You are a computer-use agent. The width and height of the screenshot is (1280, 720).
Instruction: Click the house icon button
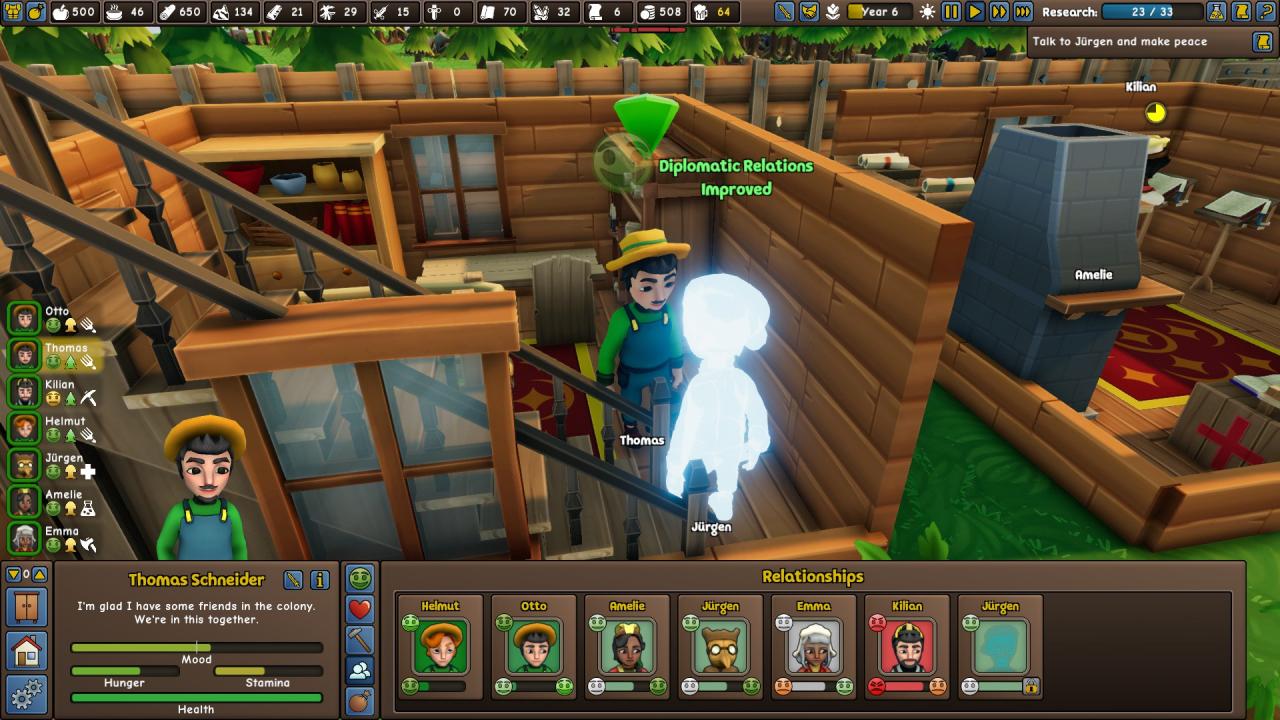point(26,651)
